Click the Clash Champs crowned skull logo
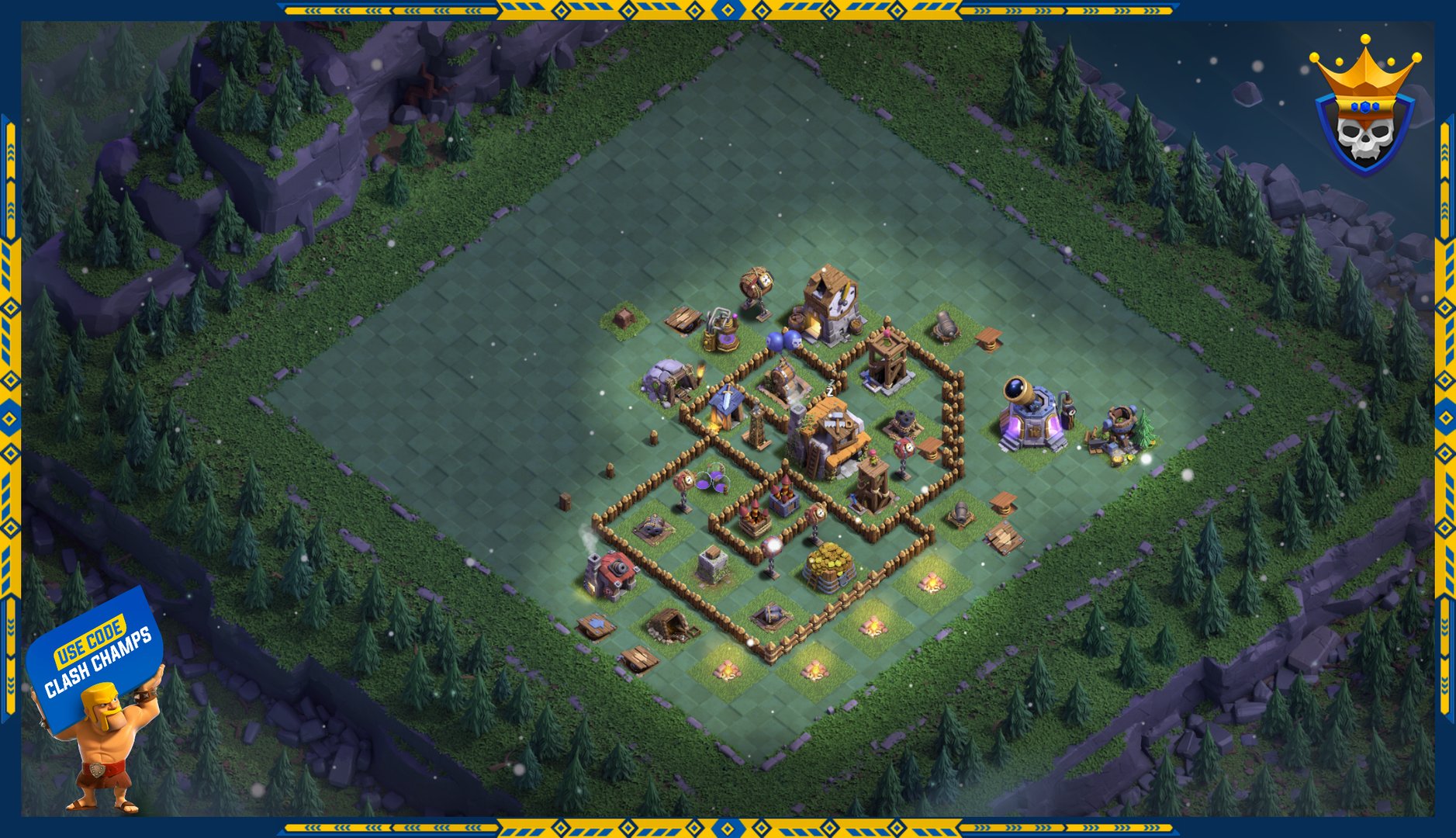This screenshot has width=1456, height=838. click(1365, 109)
